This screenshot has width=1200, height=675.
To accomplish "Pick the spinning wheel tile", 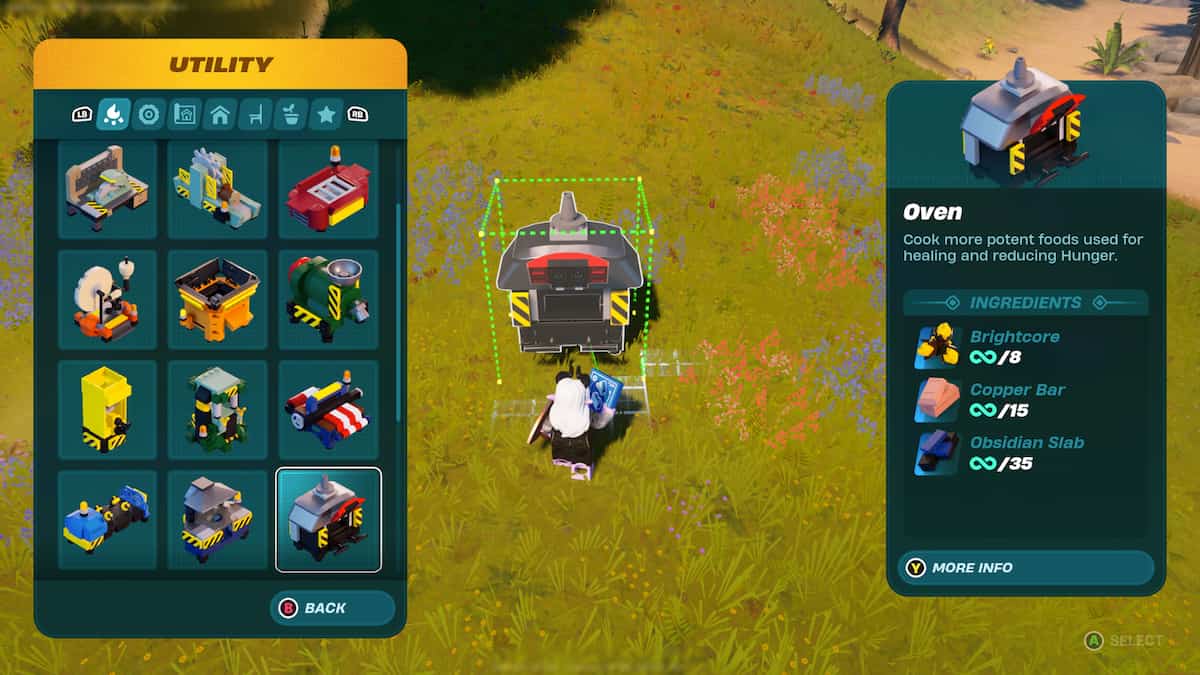I will [x=107, y=299].
